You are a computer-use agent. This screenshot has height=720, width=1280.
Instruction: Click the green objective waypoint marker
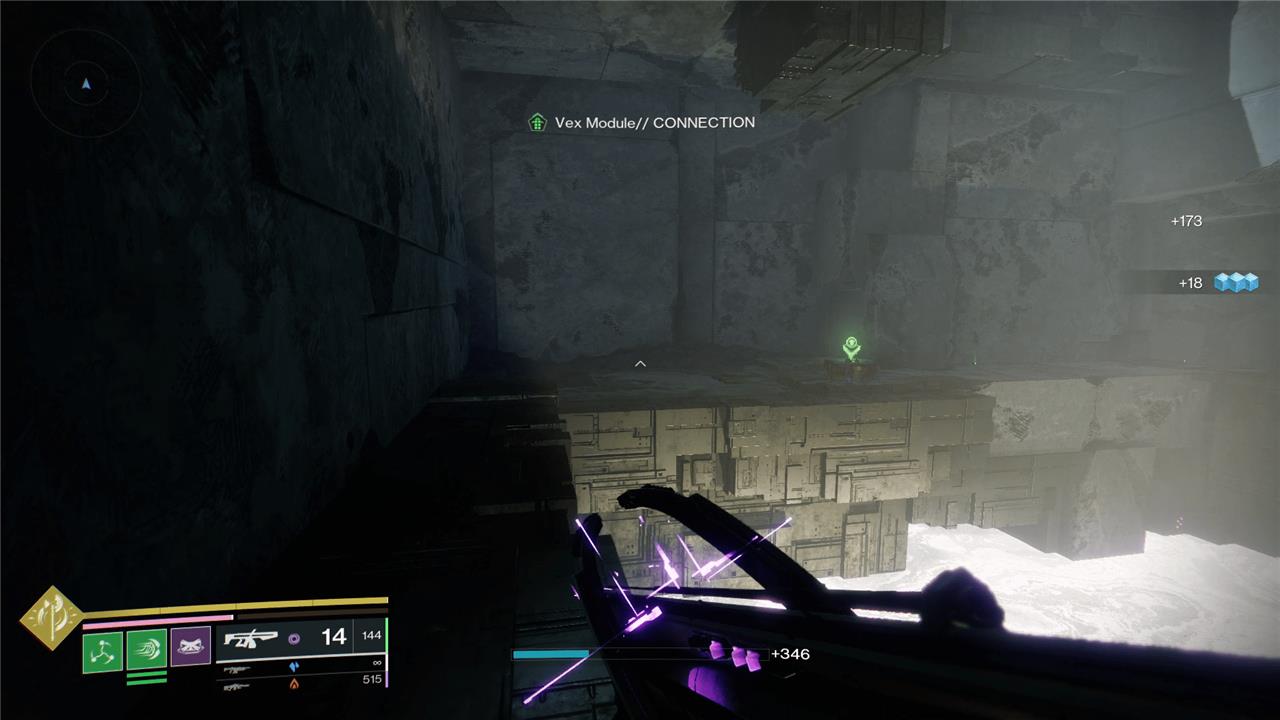(x=850, y=347)
